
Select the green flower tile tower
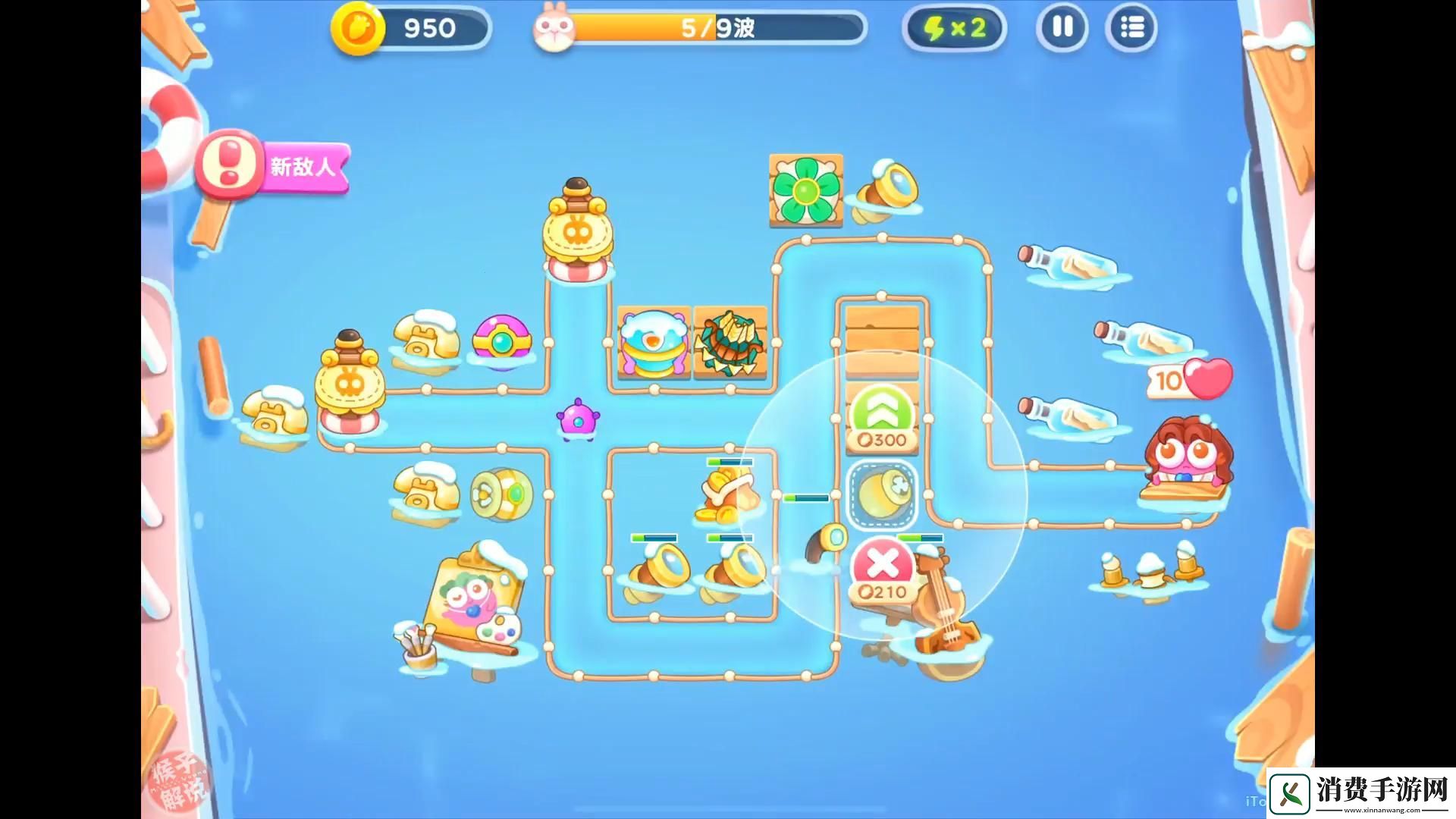coord(805,188)
